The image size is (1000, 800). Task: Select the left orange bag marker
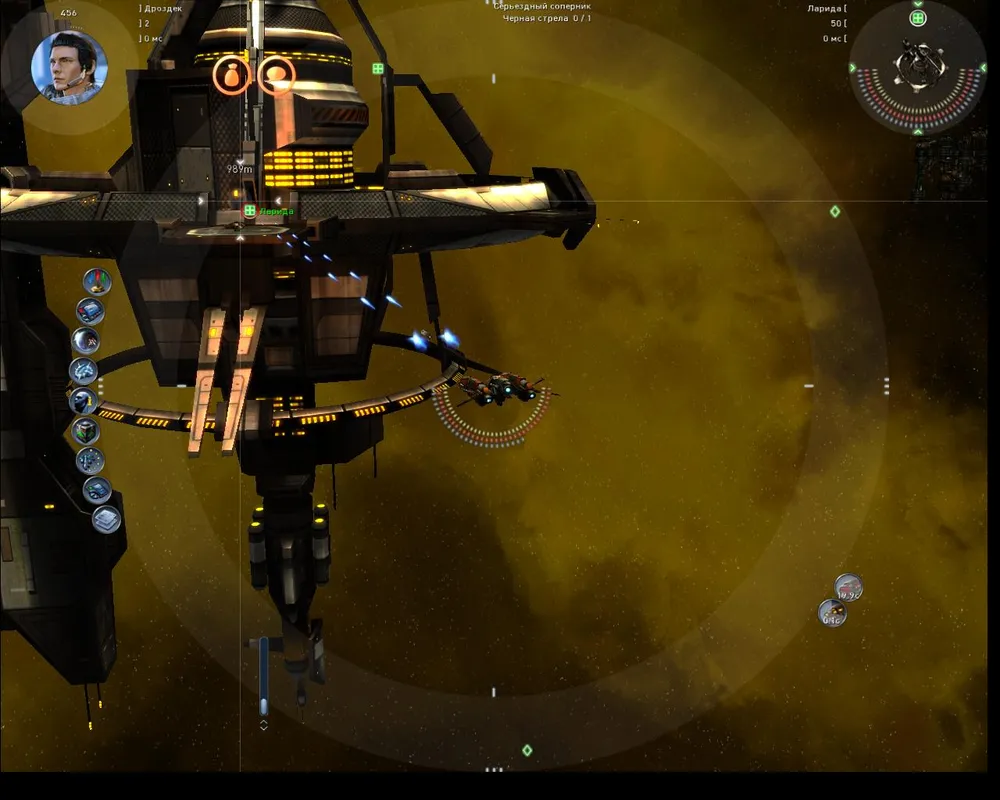coord(231,75)
